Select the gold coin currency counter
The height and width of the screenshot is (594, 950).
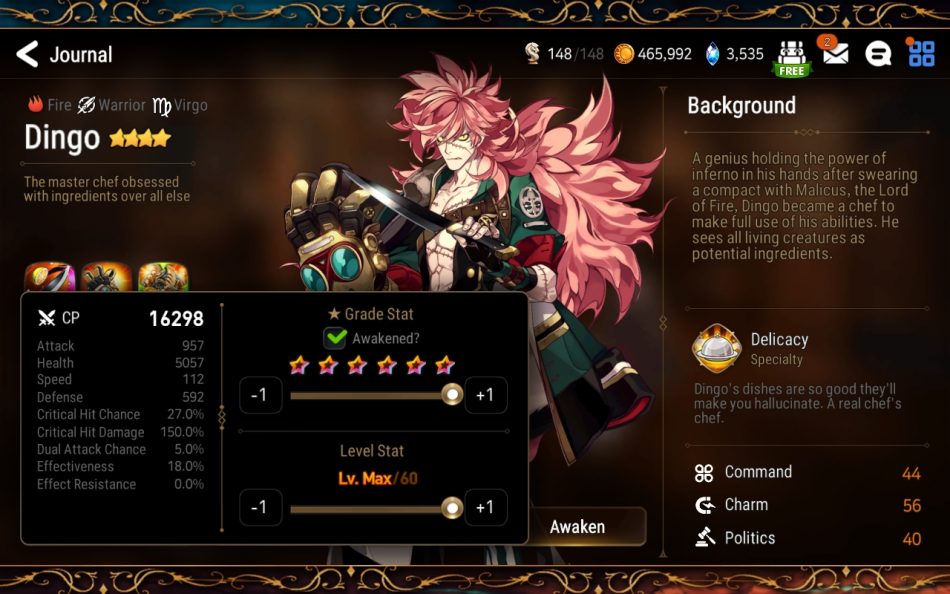653,54
